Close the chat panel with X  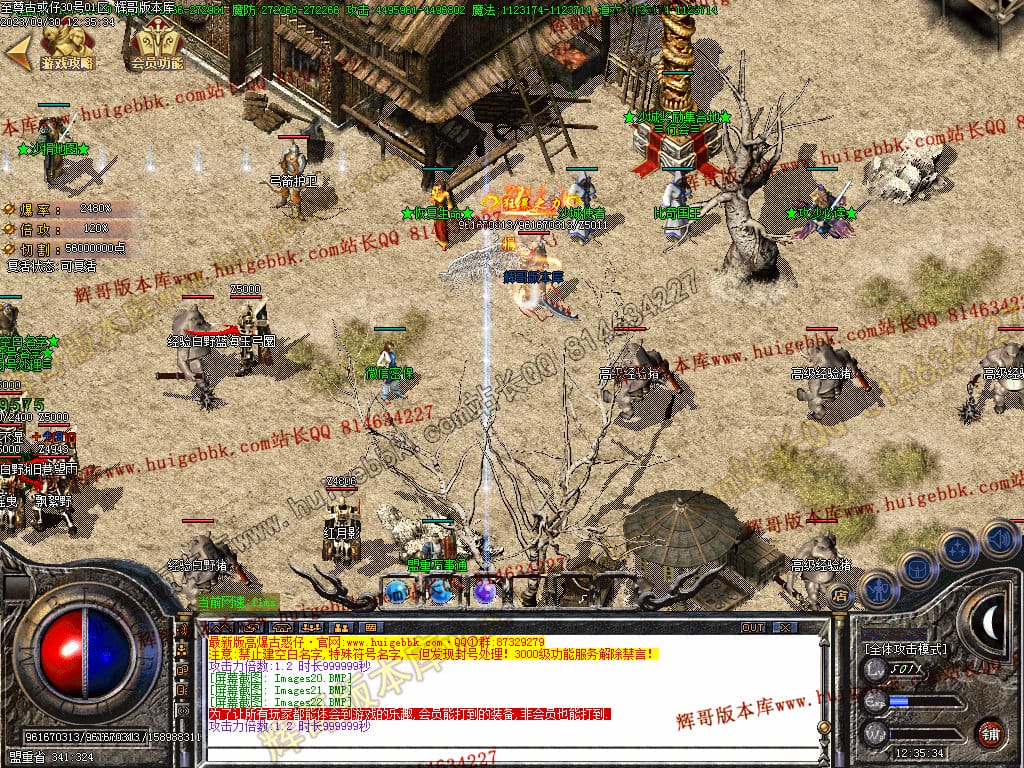(786, 627)
